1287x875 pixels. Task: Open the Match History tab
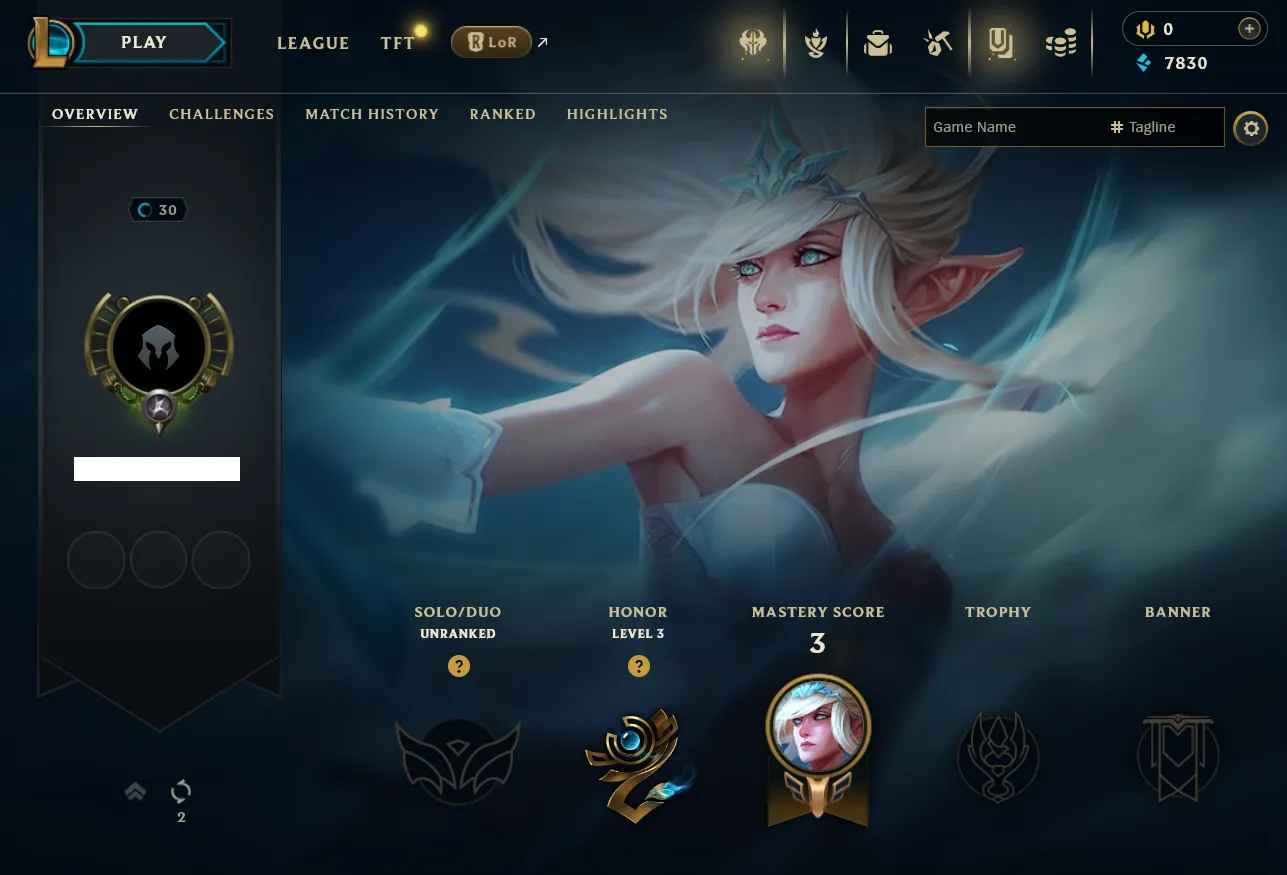[372, 114]
